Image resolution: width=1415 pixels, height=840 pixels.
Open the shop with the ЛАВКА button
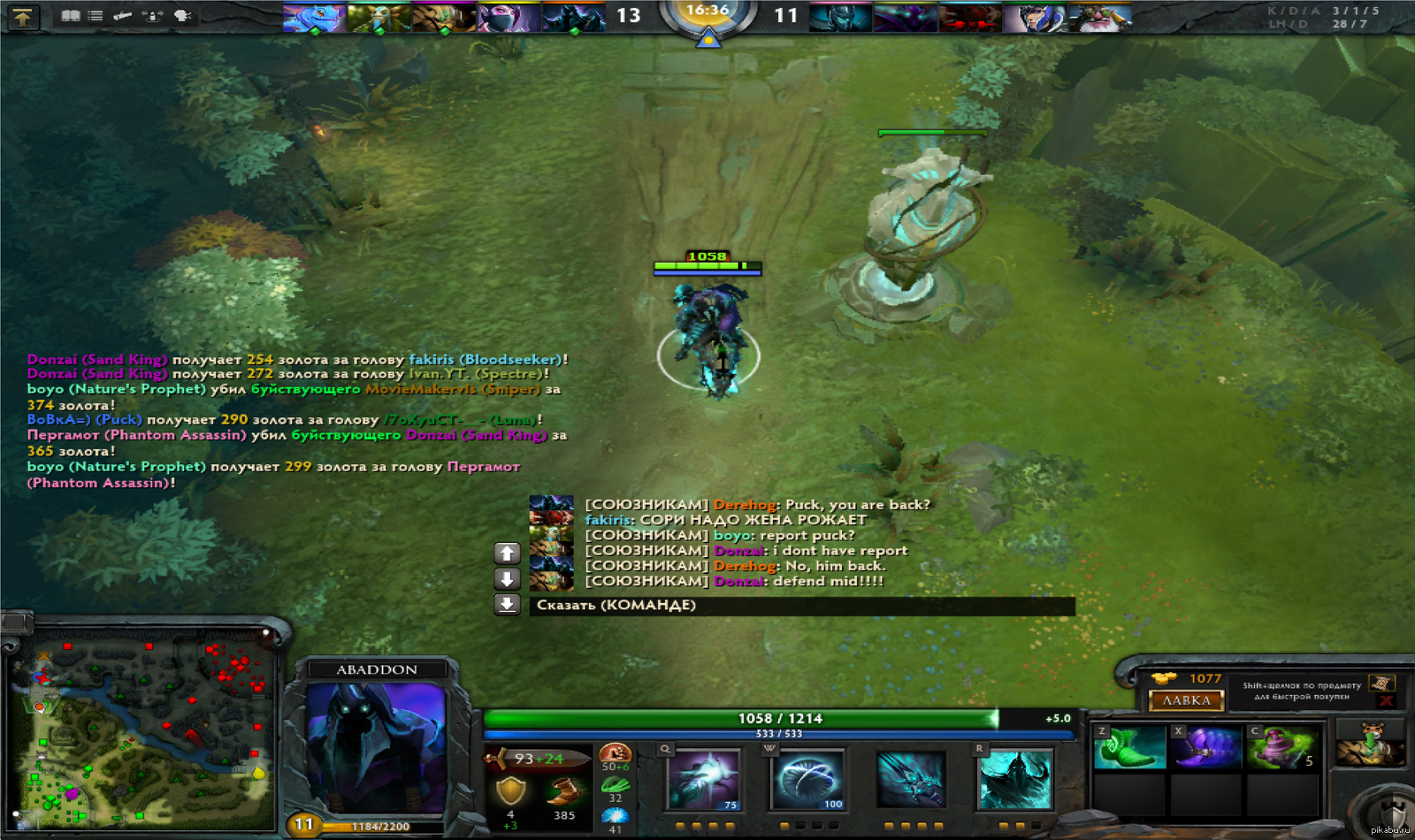tap(1186, 700)
